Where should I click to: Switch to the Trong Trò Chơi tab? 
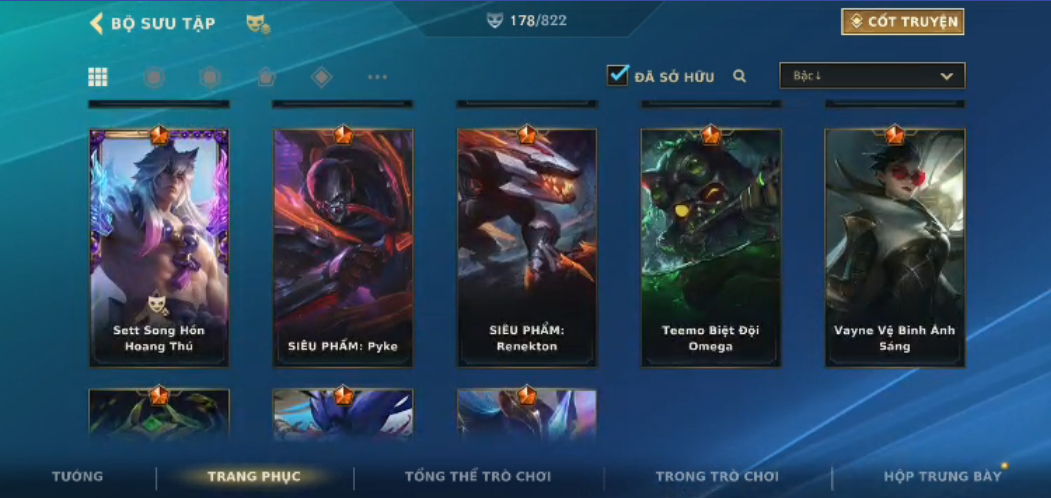click(x=717, y=477)
